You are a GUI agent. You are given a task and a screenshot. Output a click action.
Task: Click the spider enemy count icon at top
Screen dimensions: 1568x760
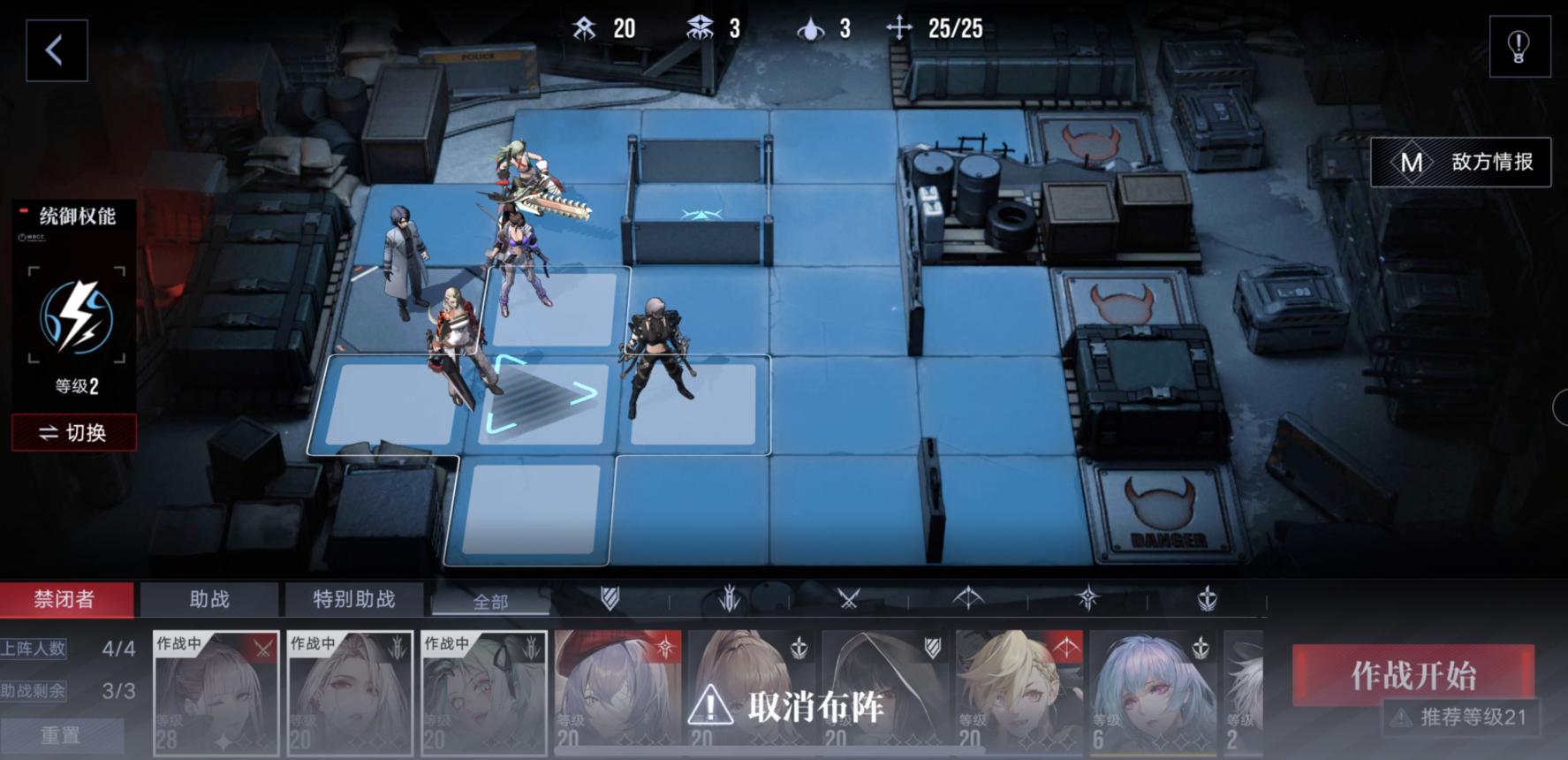coord(701,27)
